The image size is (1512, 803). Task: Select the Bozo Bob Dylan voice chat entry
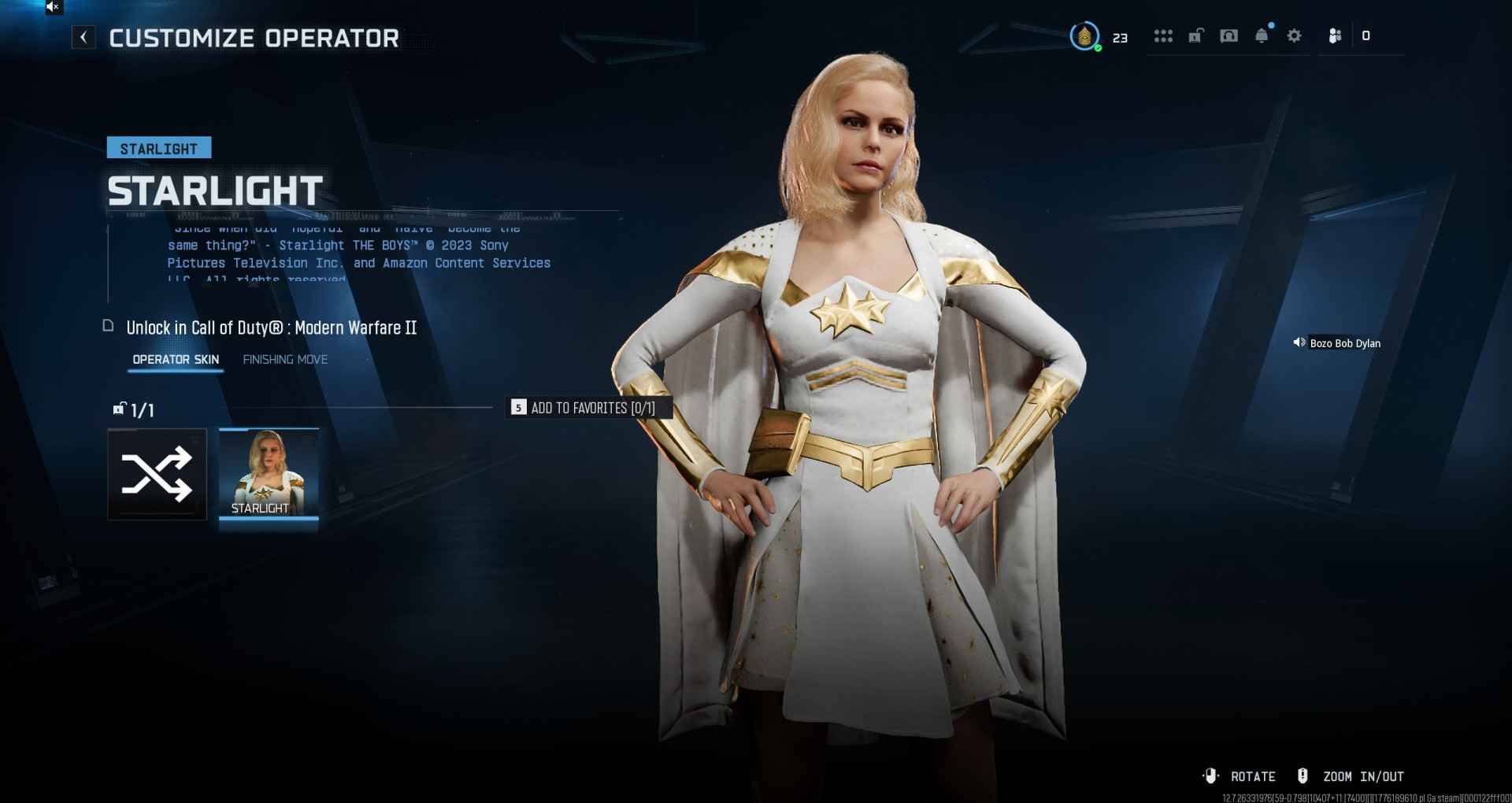click(x=1337, y=343)
